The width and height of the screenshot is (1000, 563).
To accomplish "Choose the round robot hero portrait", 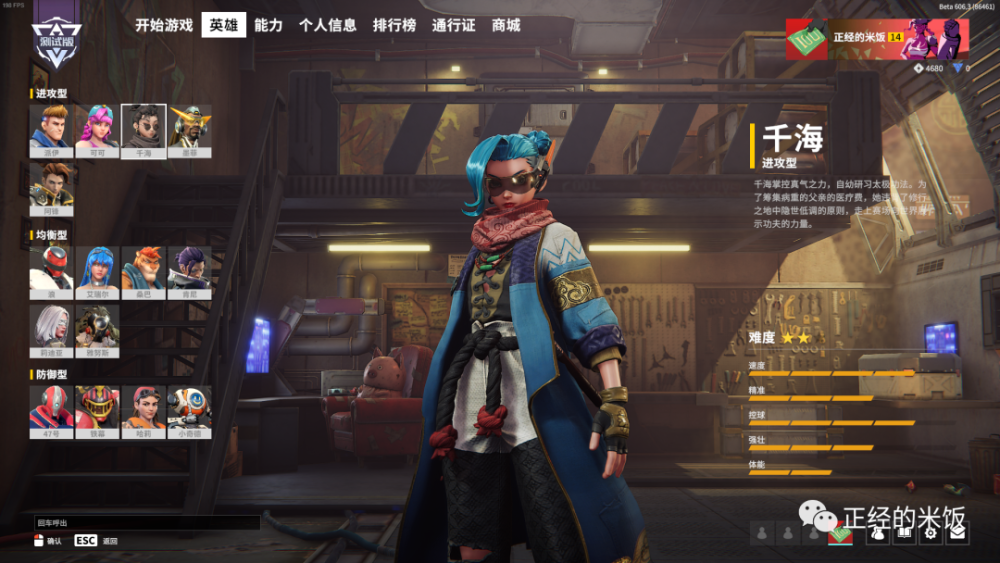I will pos(189,408).
